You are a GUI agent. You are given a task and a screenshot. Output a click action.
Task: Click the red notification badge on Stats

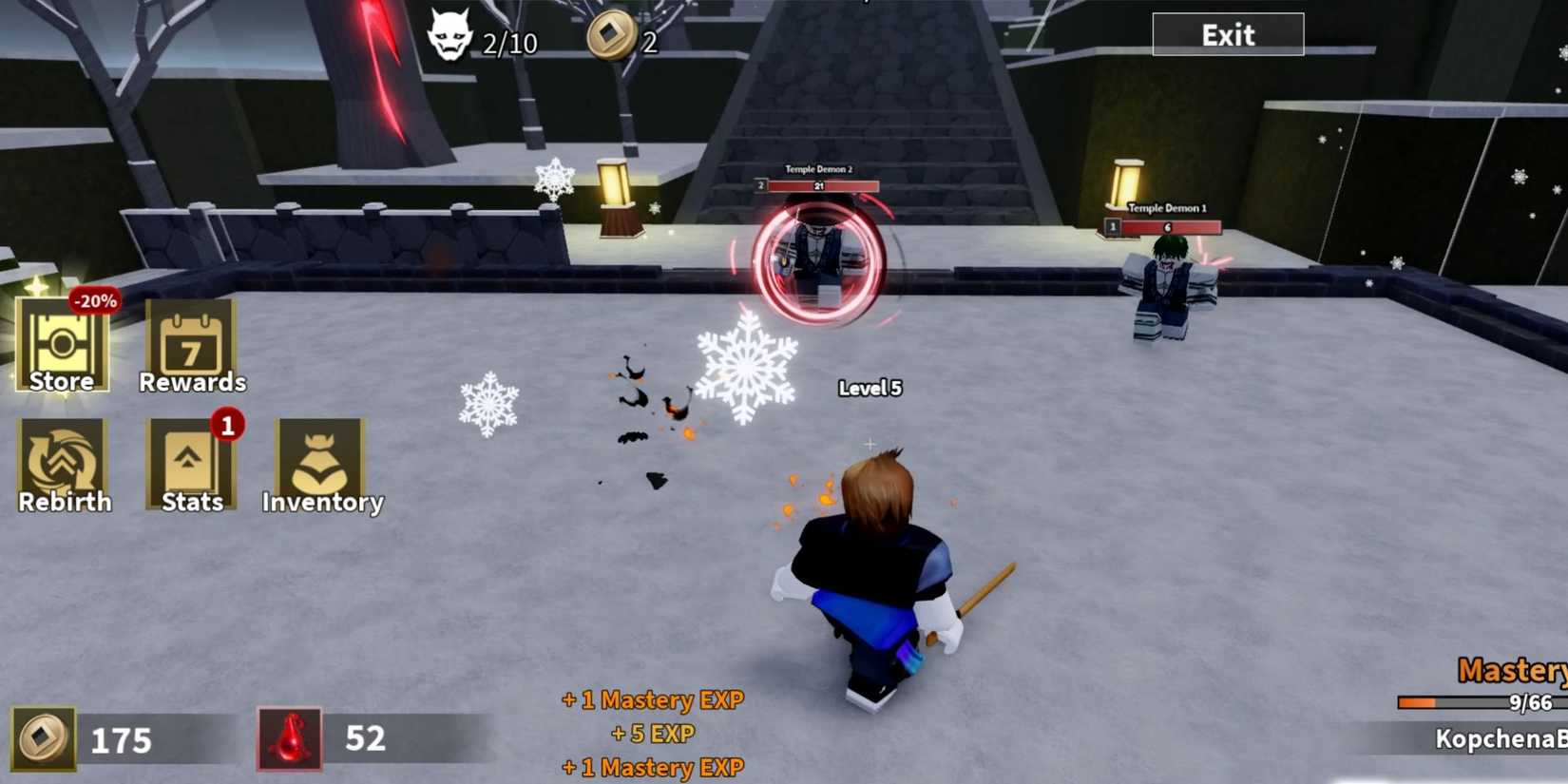click(x=226, y=427)
